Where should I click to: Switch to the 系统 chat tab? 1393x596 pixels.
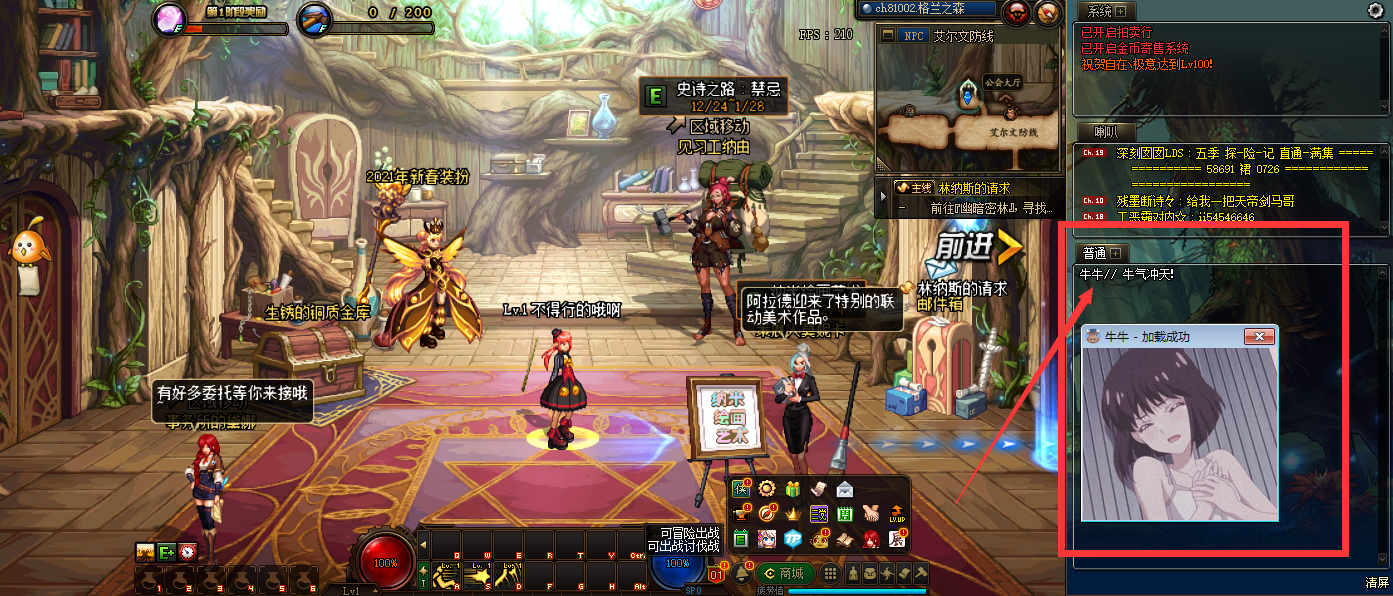(x=1100, y=11)
